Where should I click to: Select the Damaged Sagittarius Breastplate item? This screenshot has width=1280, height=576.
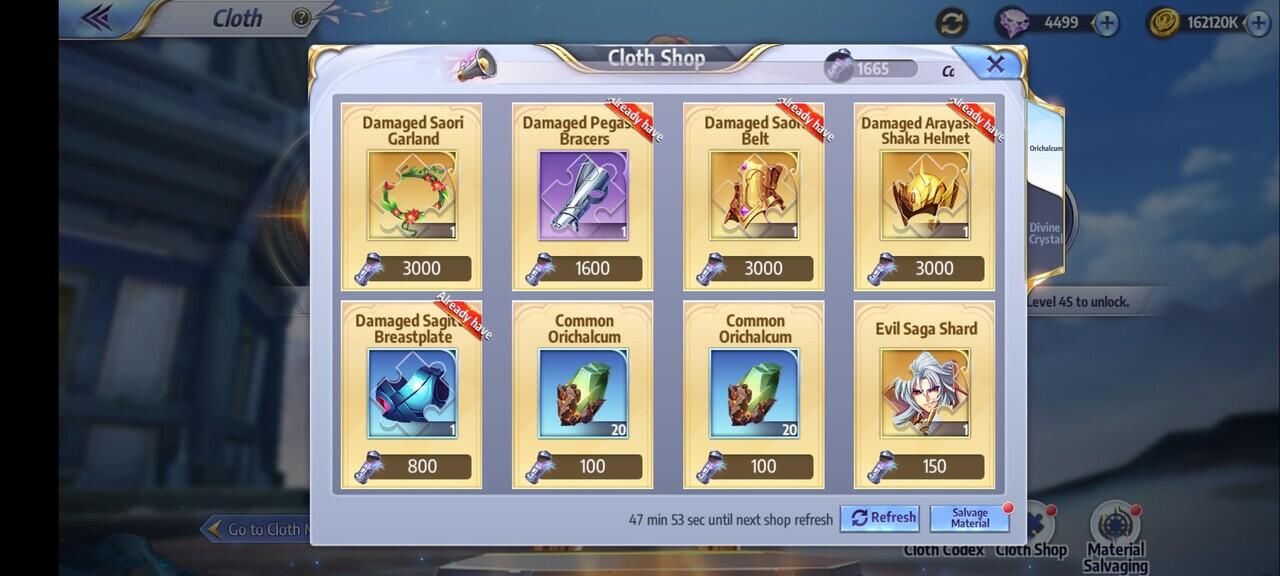coord(412,395)
